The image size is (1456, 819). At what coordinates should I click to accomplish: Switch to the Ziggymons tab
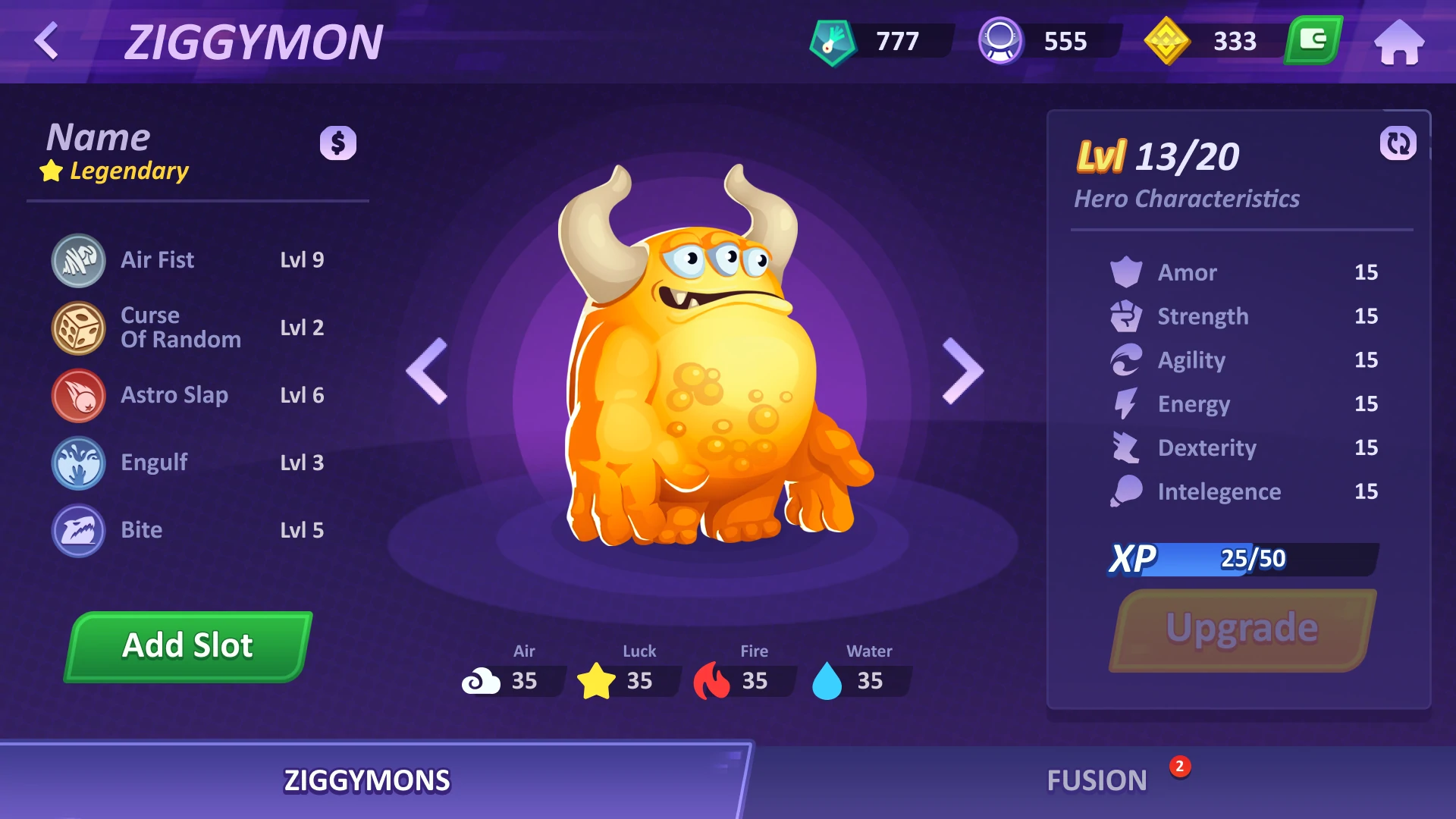[x=367, y=780]
